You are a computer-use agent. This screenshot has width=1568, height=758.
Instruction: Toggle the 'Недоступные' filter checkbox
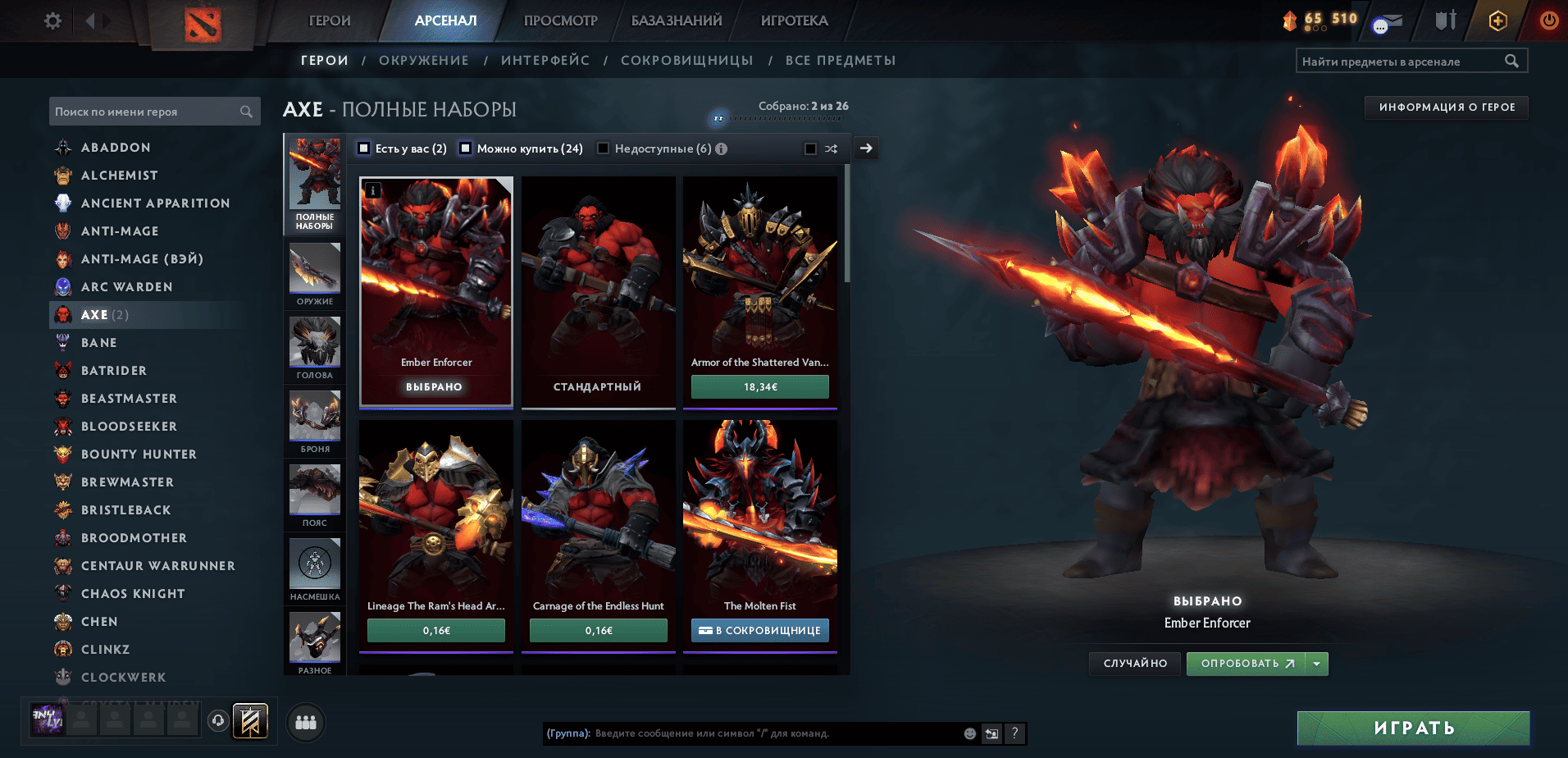[x=604, y=148]
